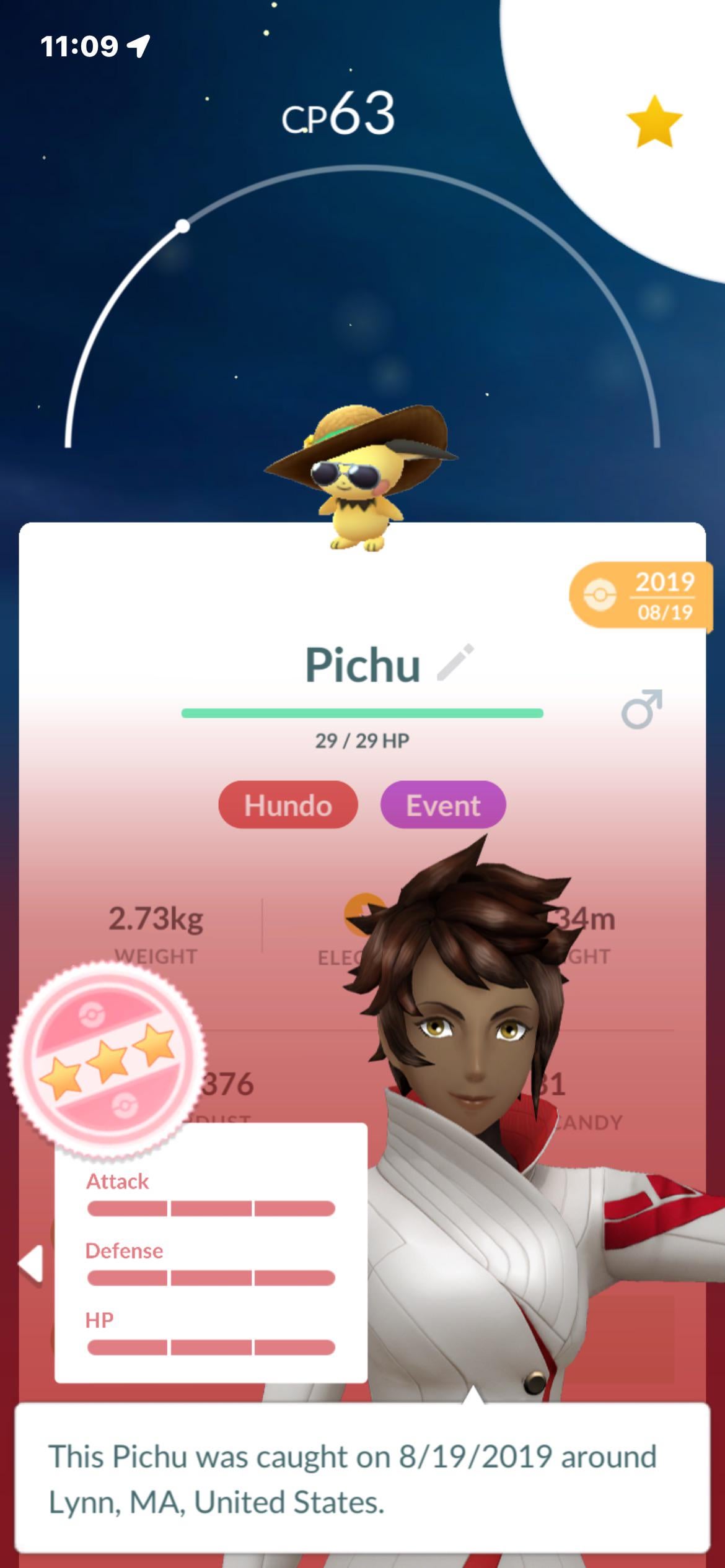
Task: Toggle the gold favorite star
Action: (x=654, y=122)
